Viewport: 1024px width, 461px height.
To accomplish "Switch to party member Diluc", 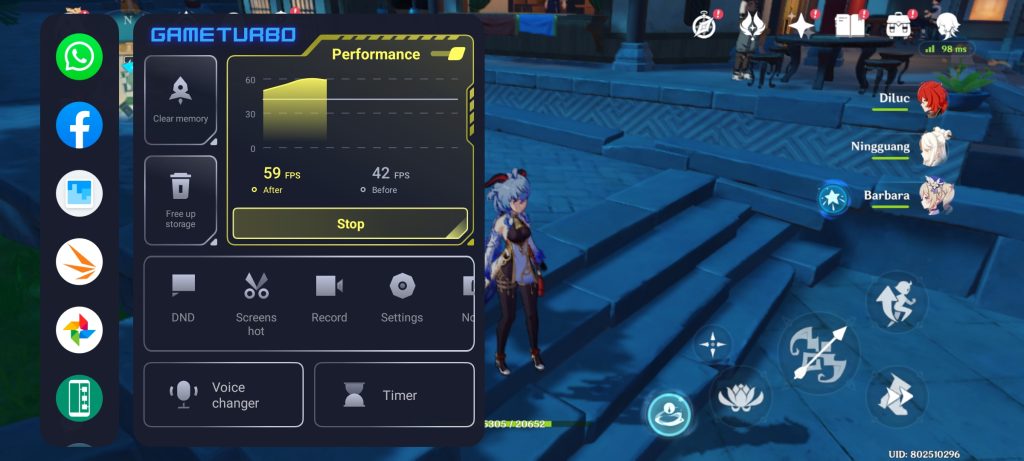I will (932, 101).
